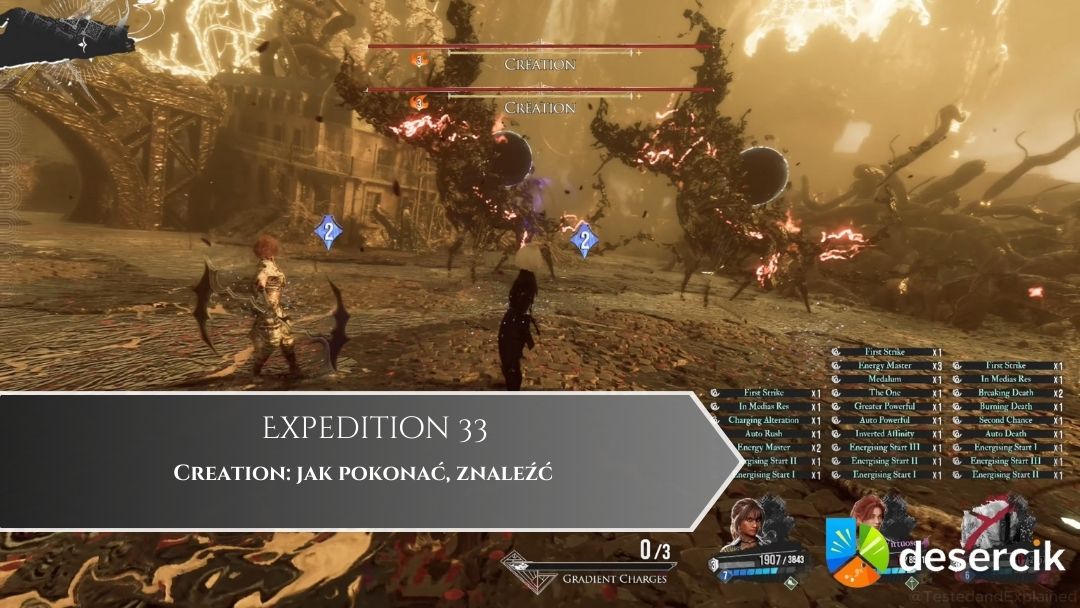The image size is (1080, 608).
Task: Select the Breaking Death picto row
Action: pos(1005,394)
